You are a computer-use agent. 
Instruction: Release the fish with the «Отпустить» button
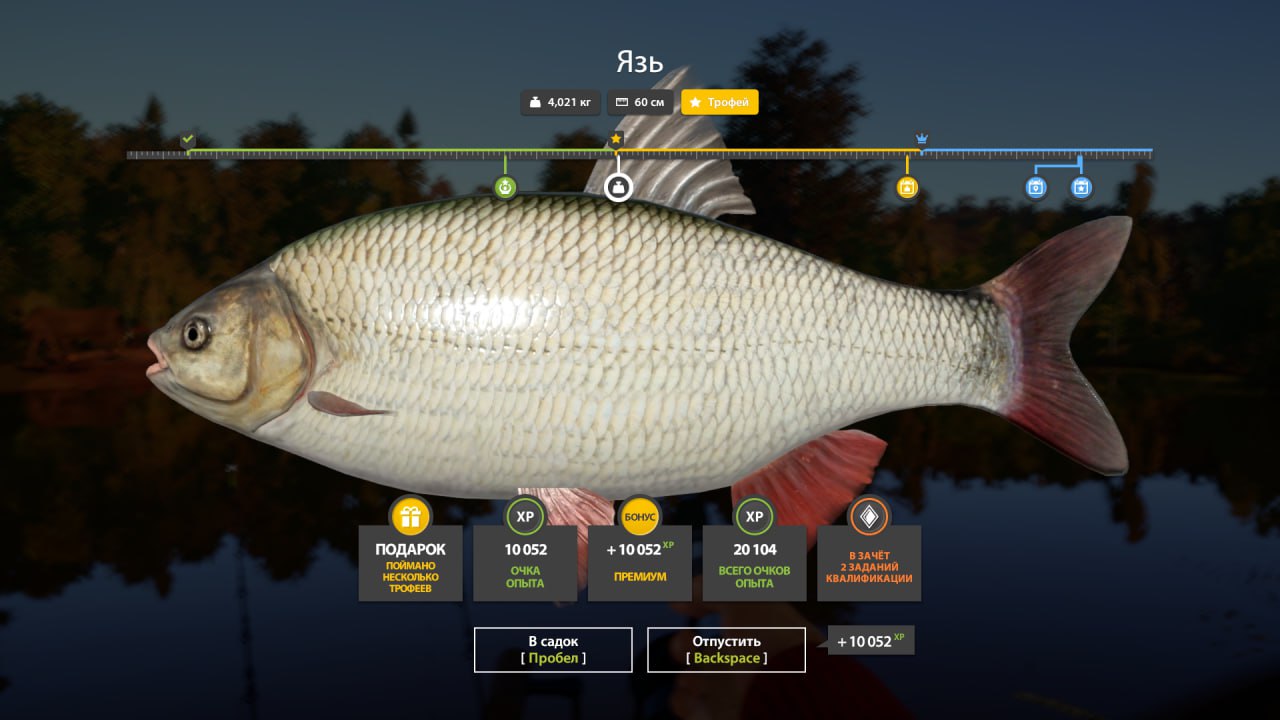coord(726,649)
